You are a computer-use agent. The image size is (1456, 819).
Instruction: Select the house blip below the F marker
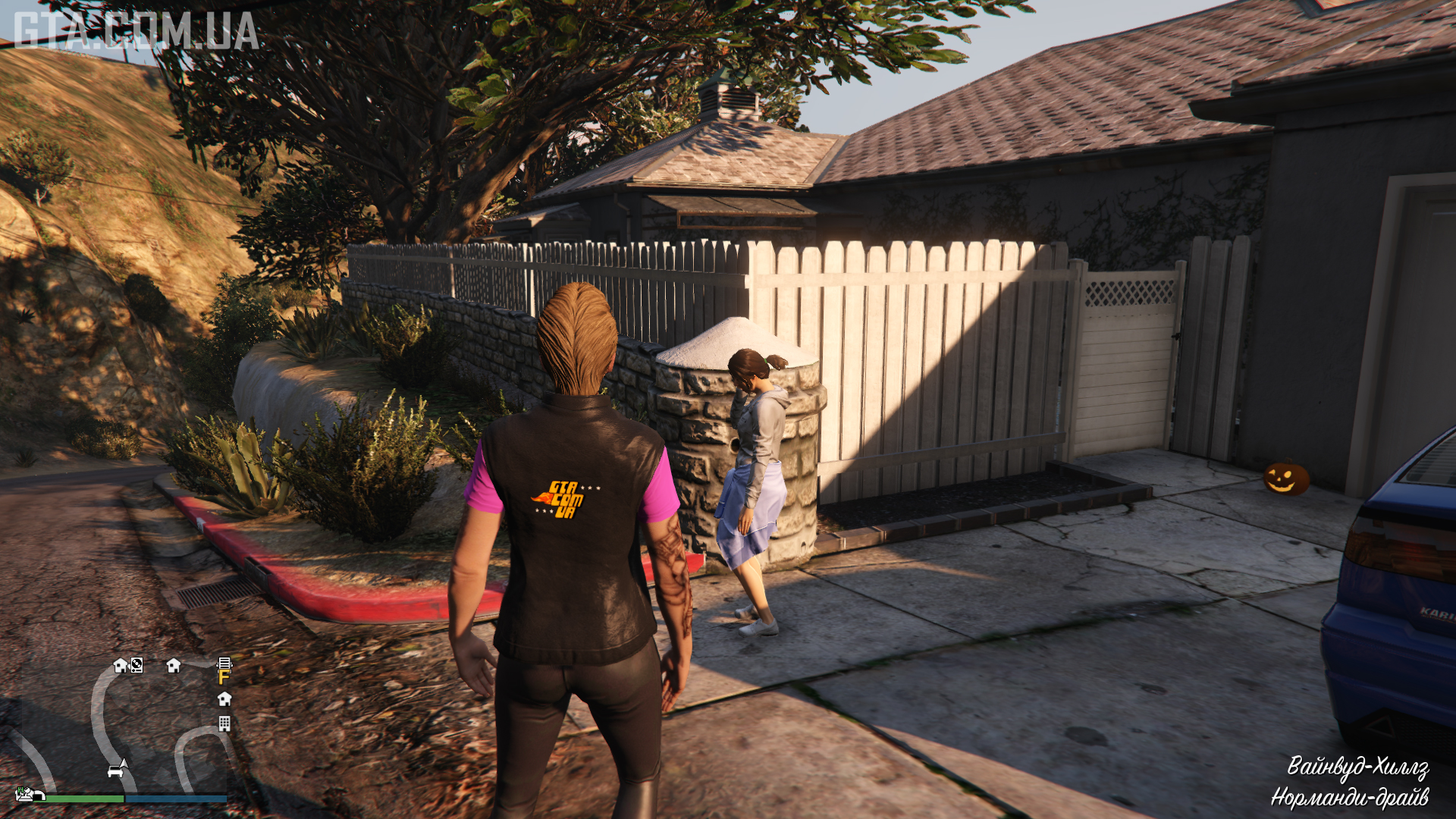click(x=224, y=698)
